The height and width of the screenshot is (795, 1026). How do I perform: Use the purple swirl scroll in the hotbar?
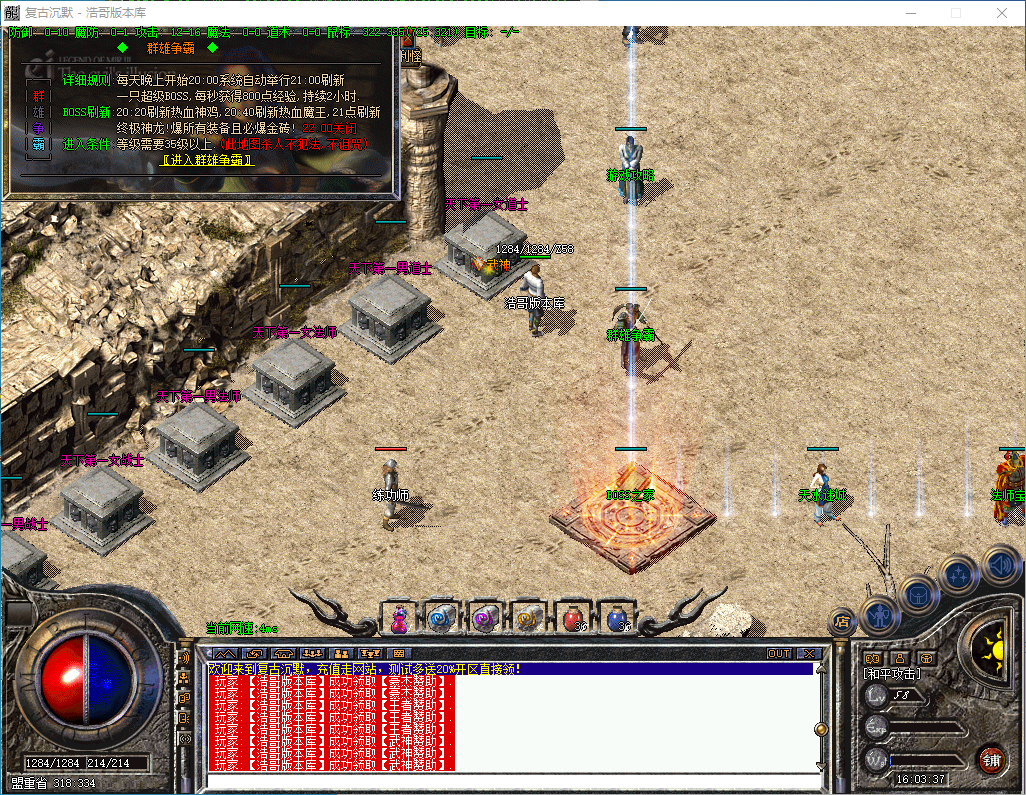(484, 618)
